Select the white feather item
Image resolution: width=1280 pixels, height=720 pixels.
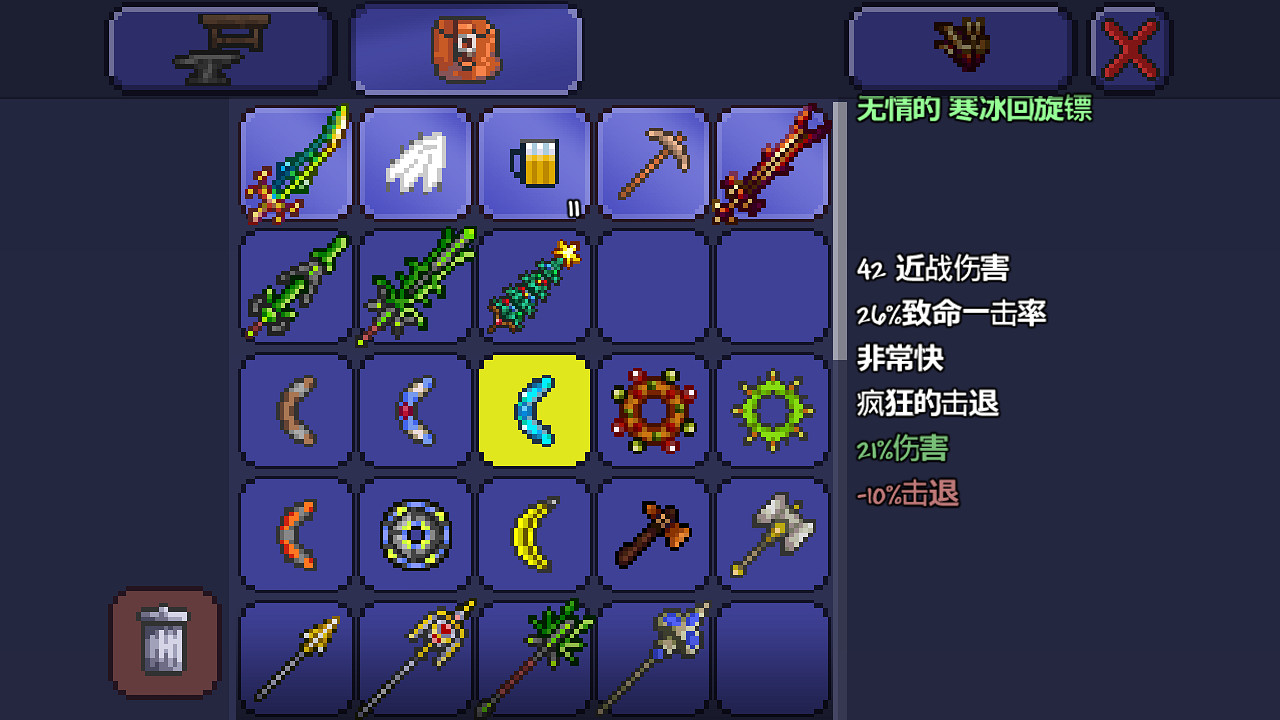point(415,163)
